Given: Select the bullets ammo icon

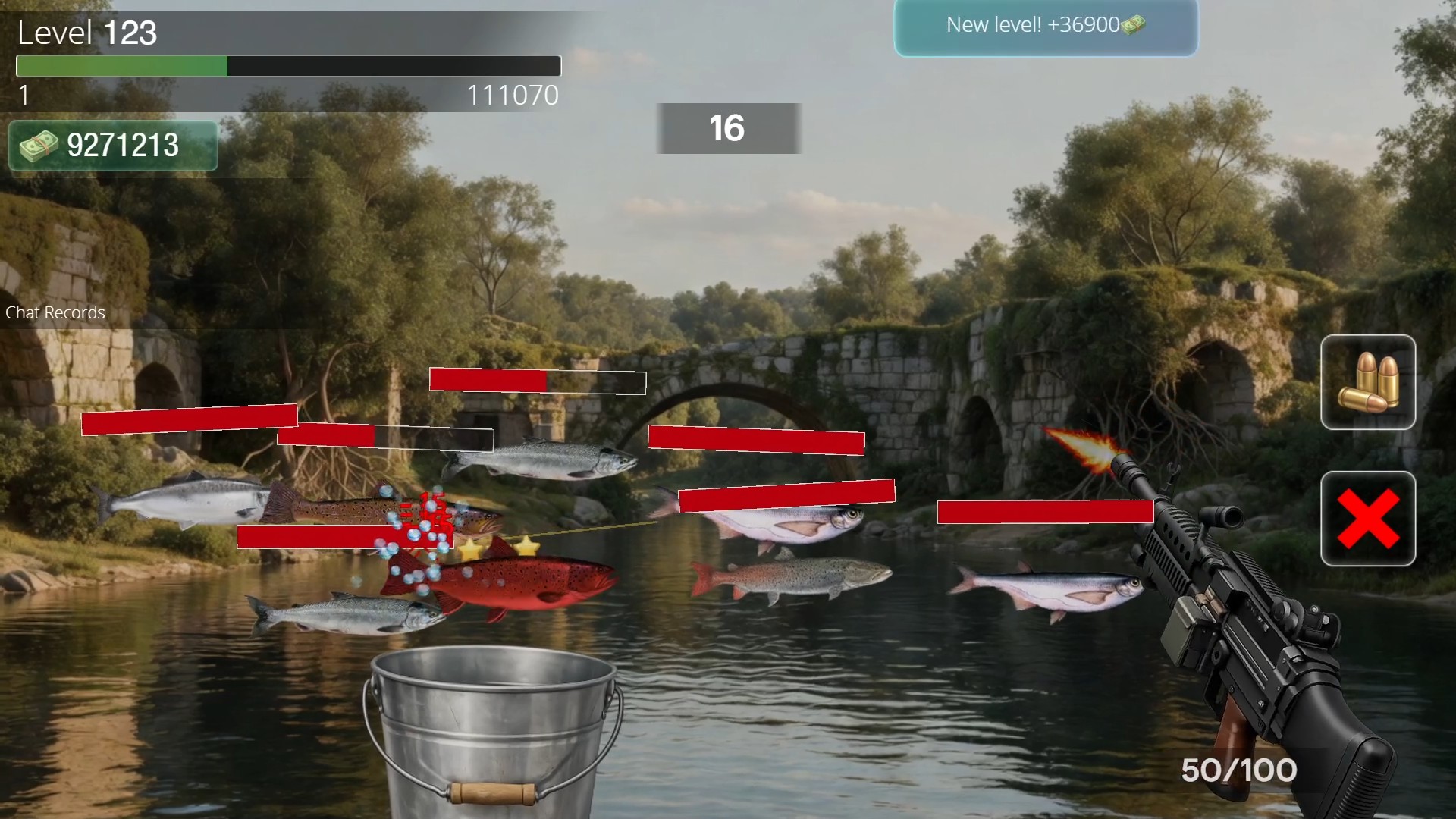Looking at the screenshot, I should tap(1367, 381).
